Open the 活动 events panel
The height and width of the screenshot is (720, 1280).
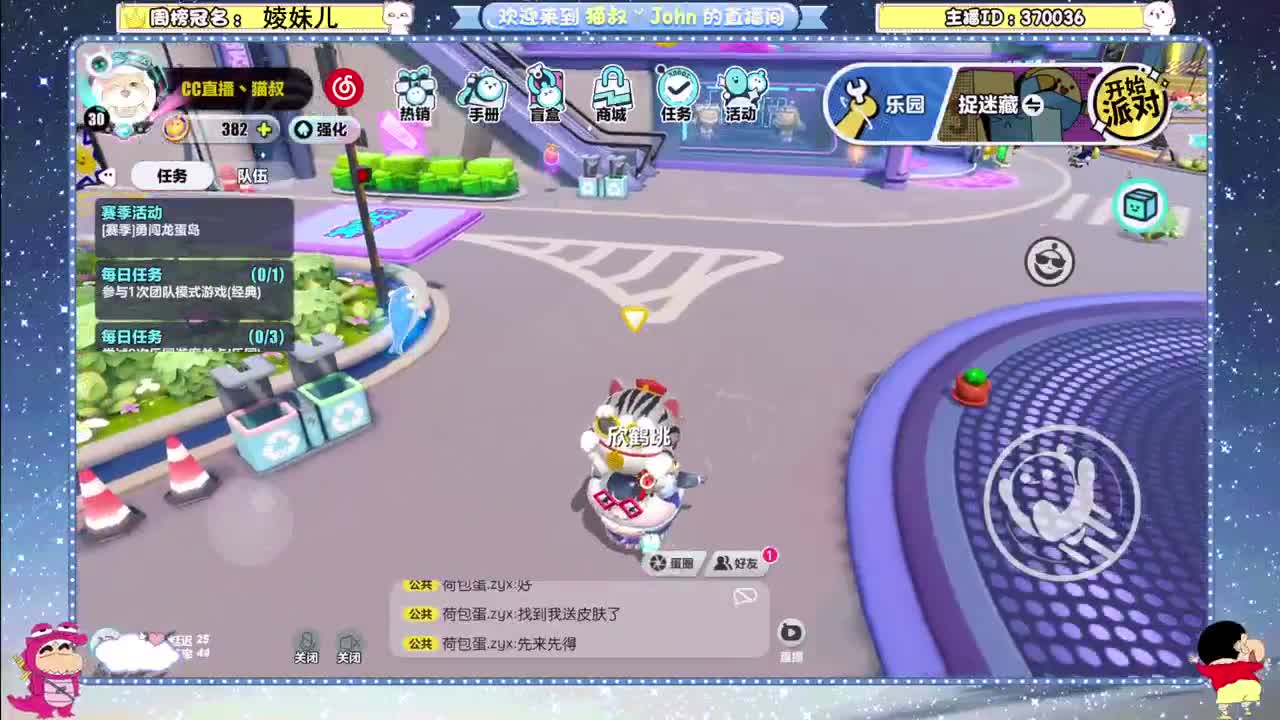(x=738, y=95)
